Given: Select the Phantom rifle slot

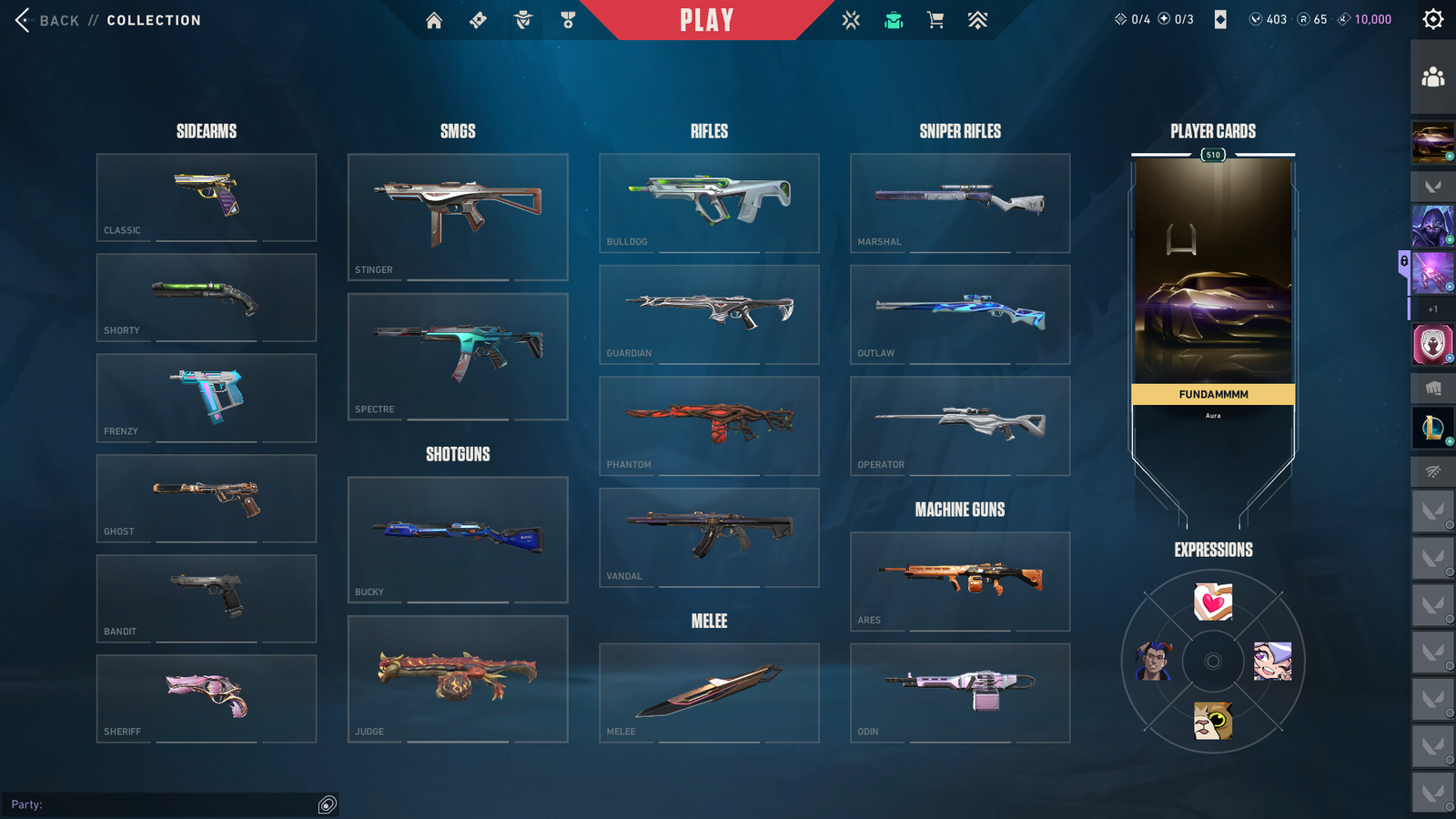Looking at the screenshot, I should tap(709, 426).
